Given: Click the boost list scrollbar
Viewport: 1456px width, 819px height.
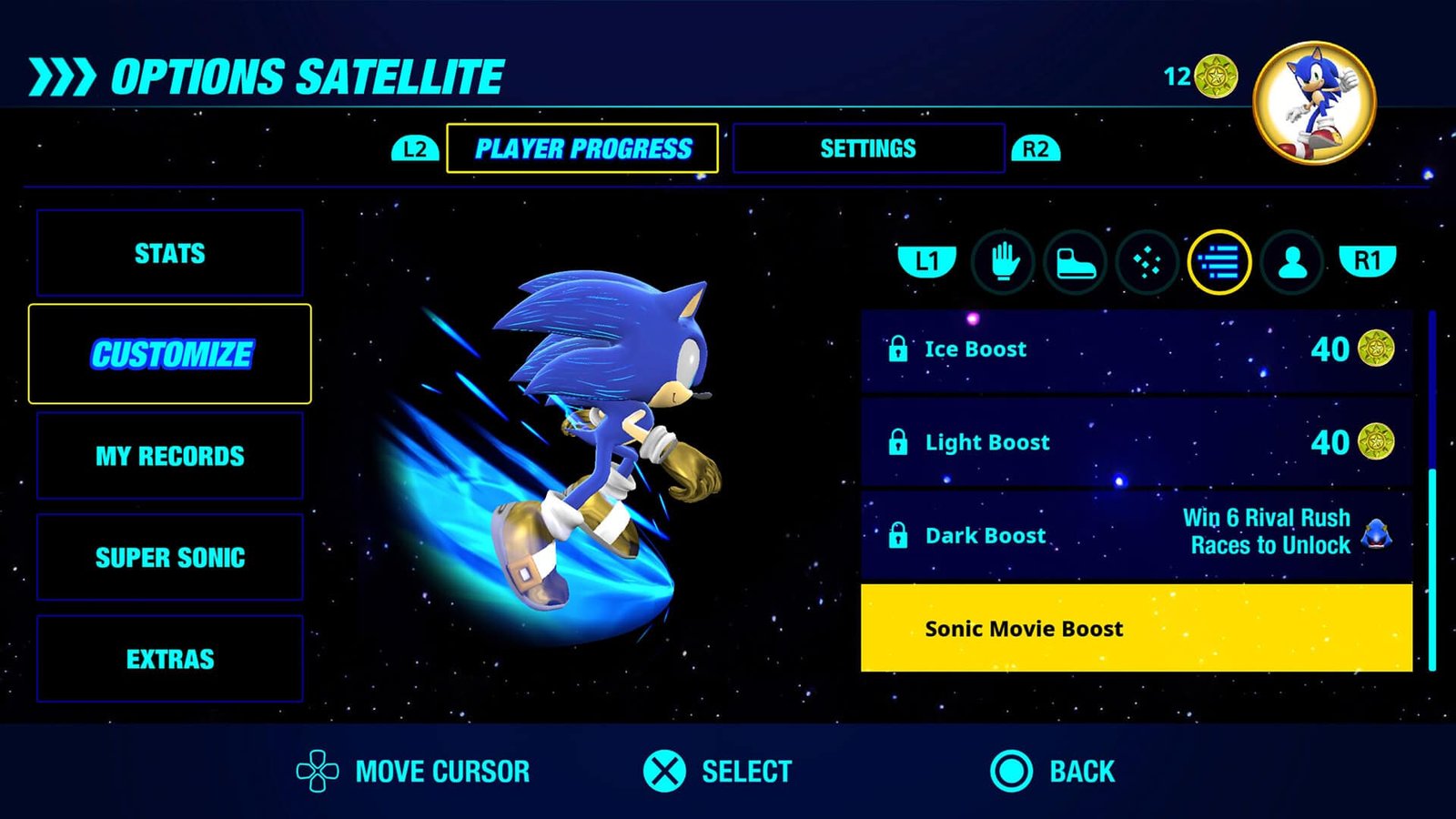Looking at the screenshot, I should point(1432,491).
